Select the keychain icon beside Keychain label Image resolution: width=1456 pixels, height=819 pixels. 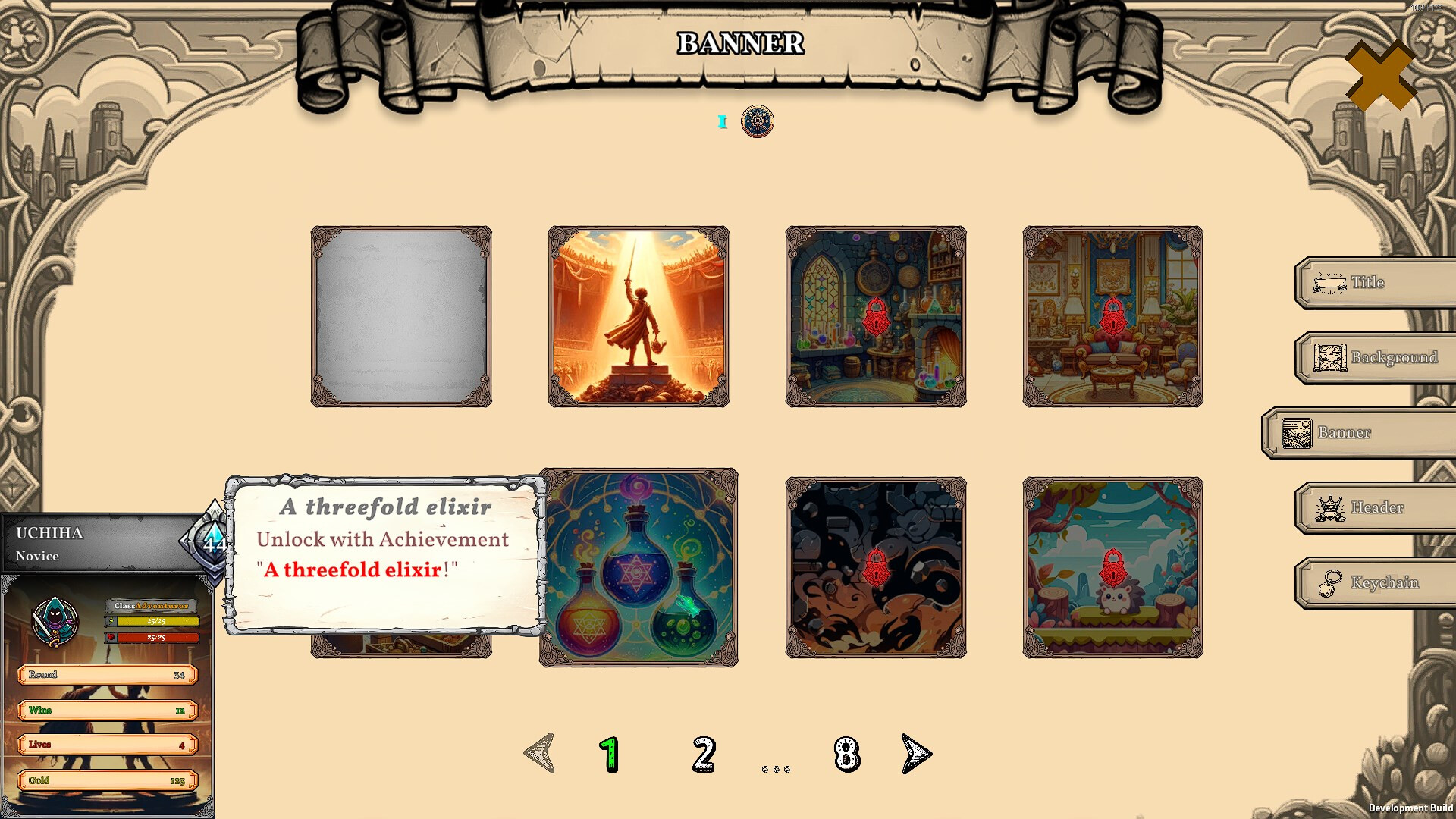pyautogui.click(x=1331, y=582)
